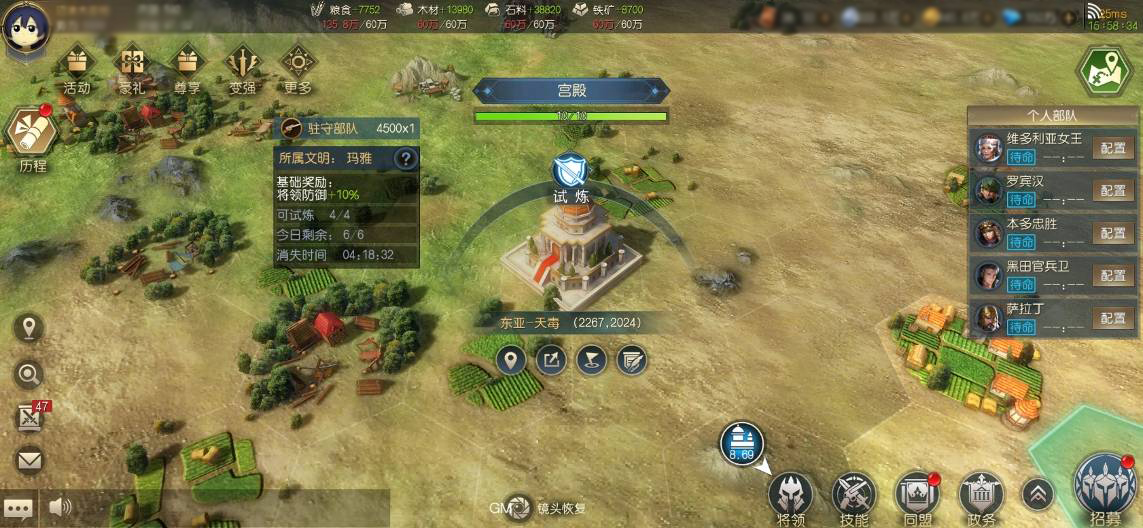Open the 技能 skills menu
Image resolution: width=1143 pixels, height=528 pixels.
854,495
